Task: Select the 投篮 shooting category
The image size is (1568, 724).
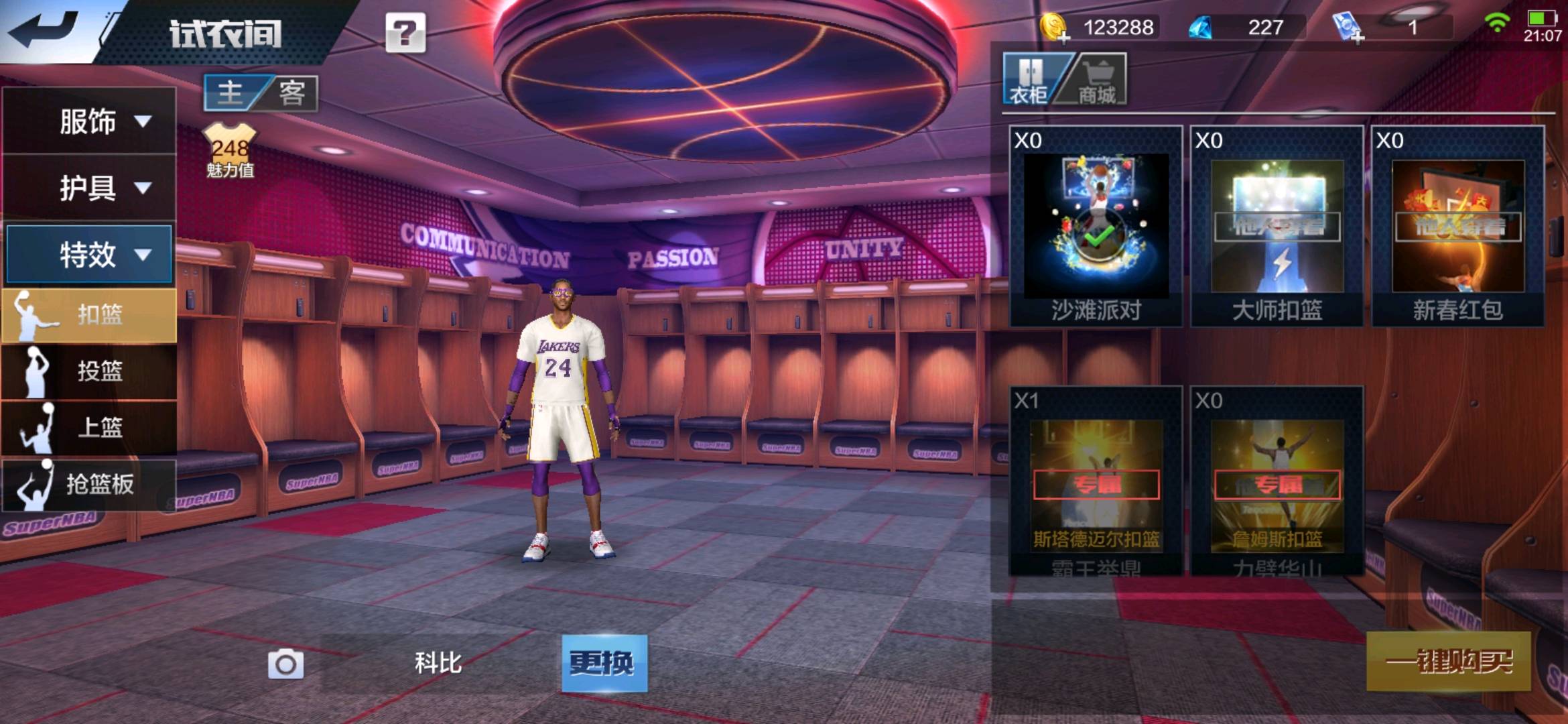Action: [89, 371]
